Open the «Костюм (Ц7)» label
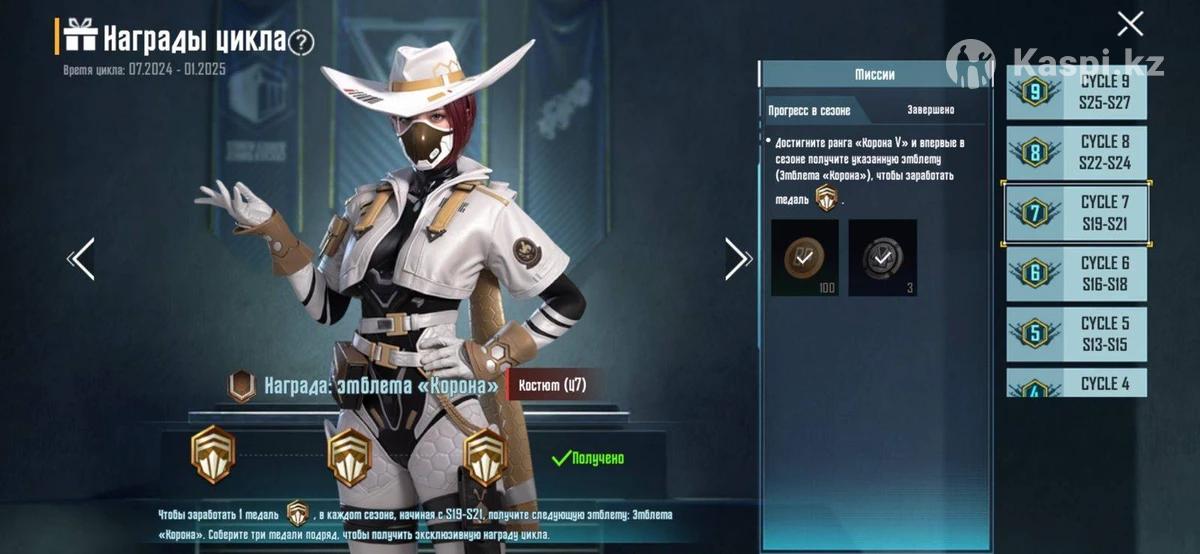Screen dimensions: 1200x554 tap(552, 385)
